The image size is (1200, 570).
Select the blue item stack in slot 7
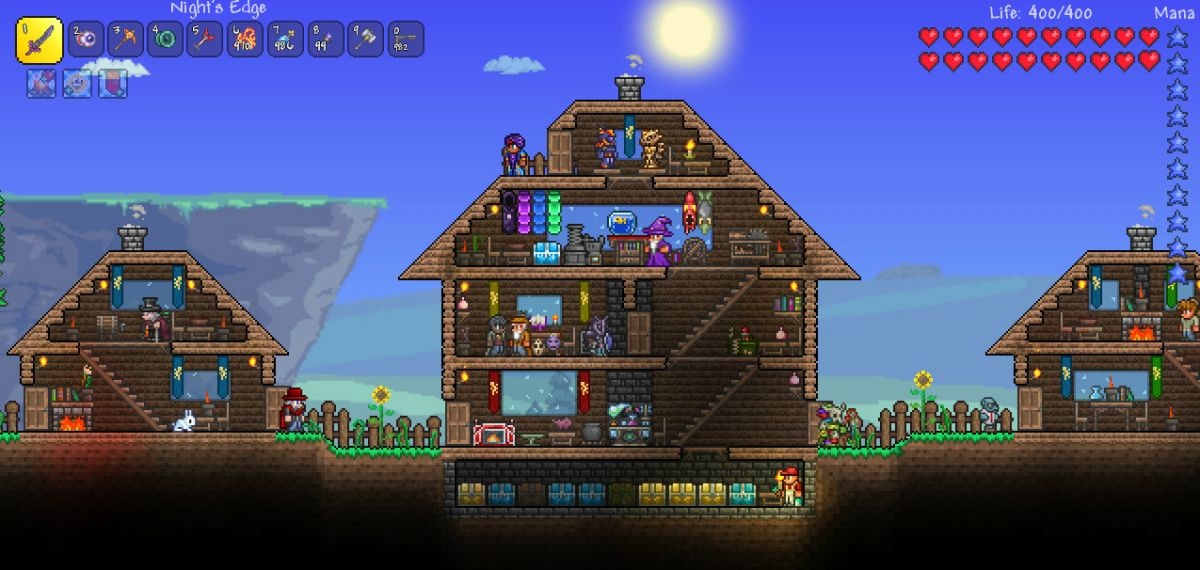(285, 39)
